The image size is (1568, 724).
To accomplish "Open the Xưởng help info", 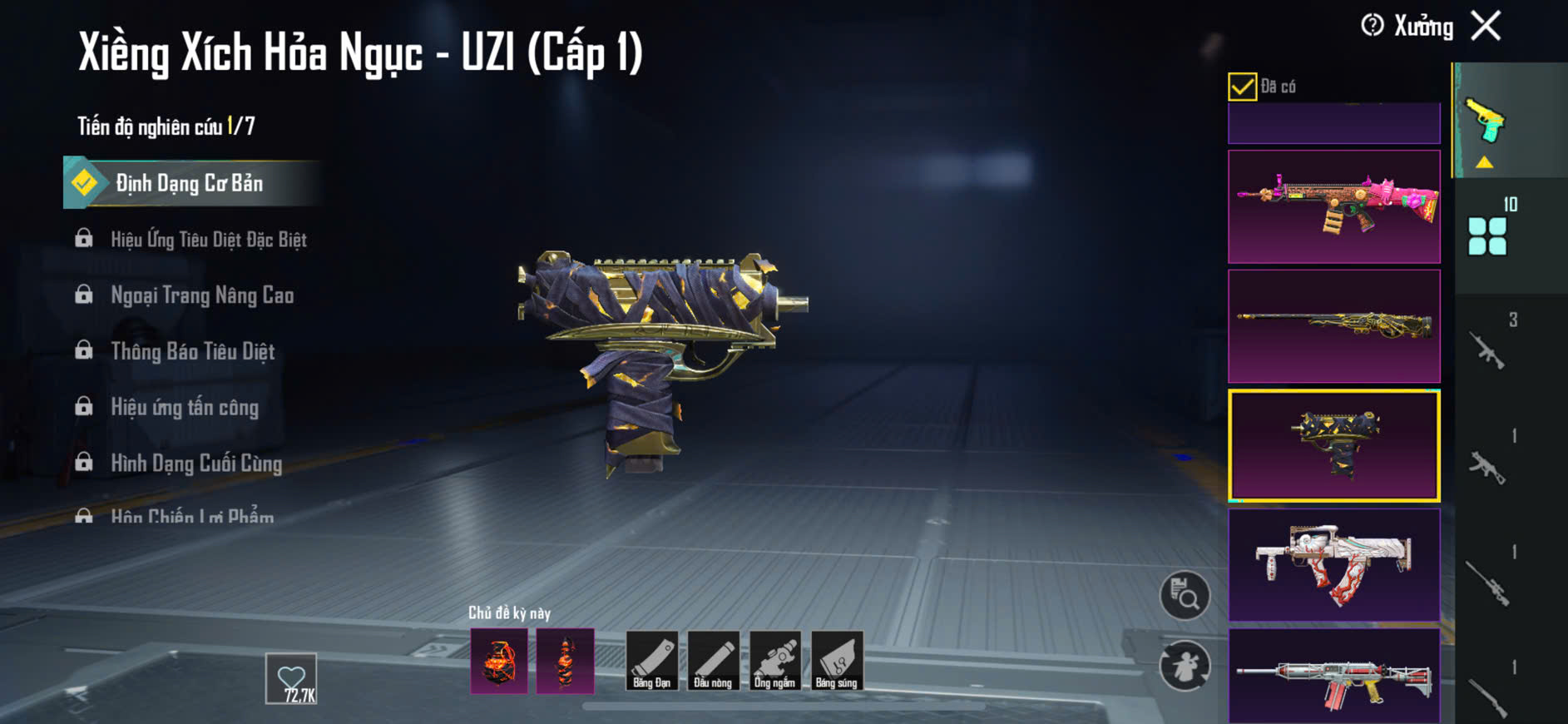I will point(1373,26).
